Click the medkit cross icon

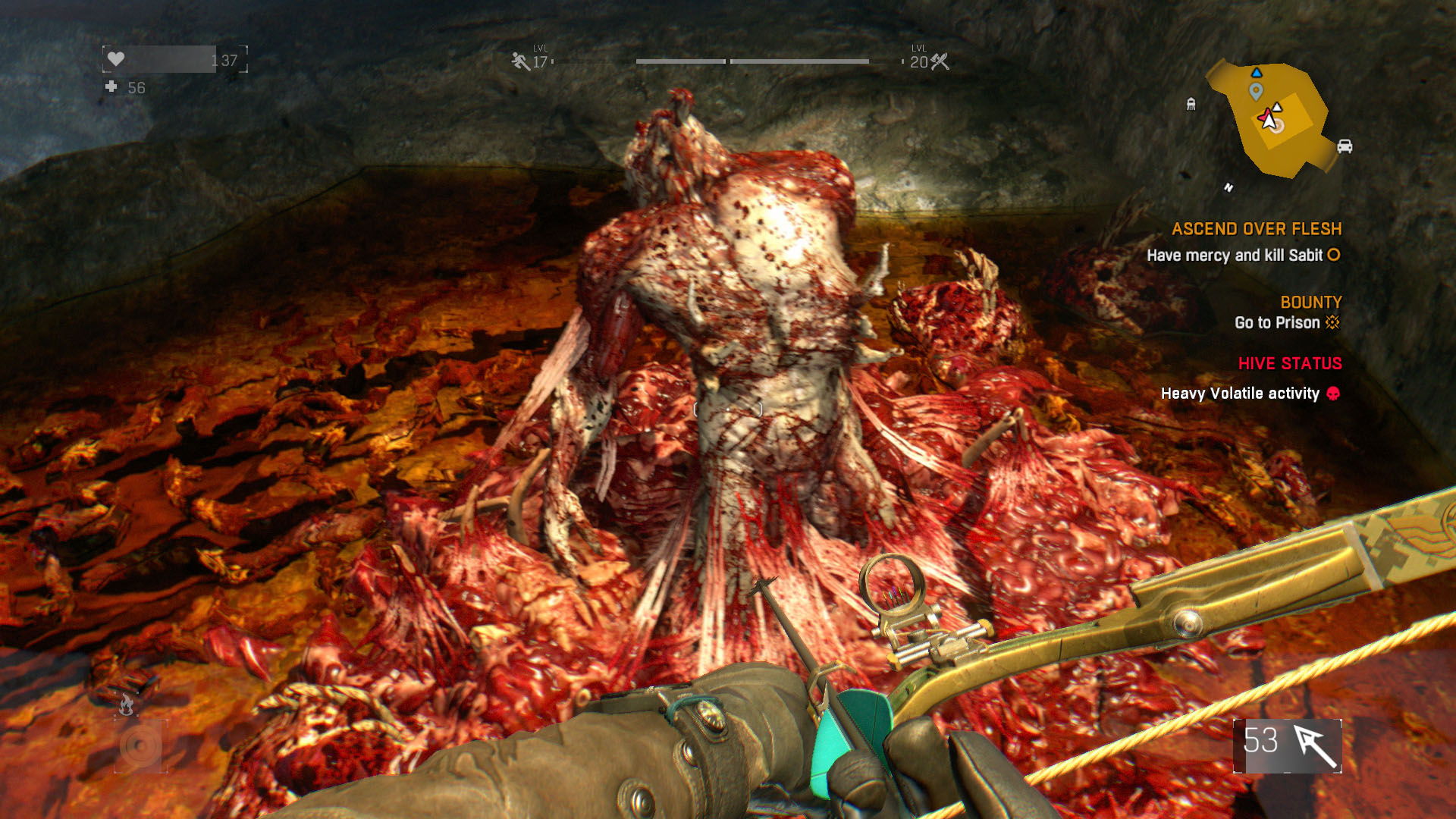[111, 87]
